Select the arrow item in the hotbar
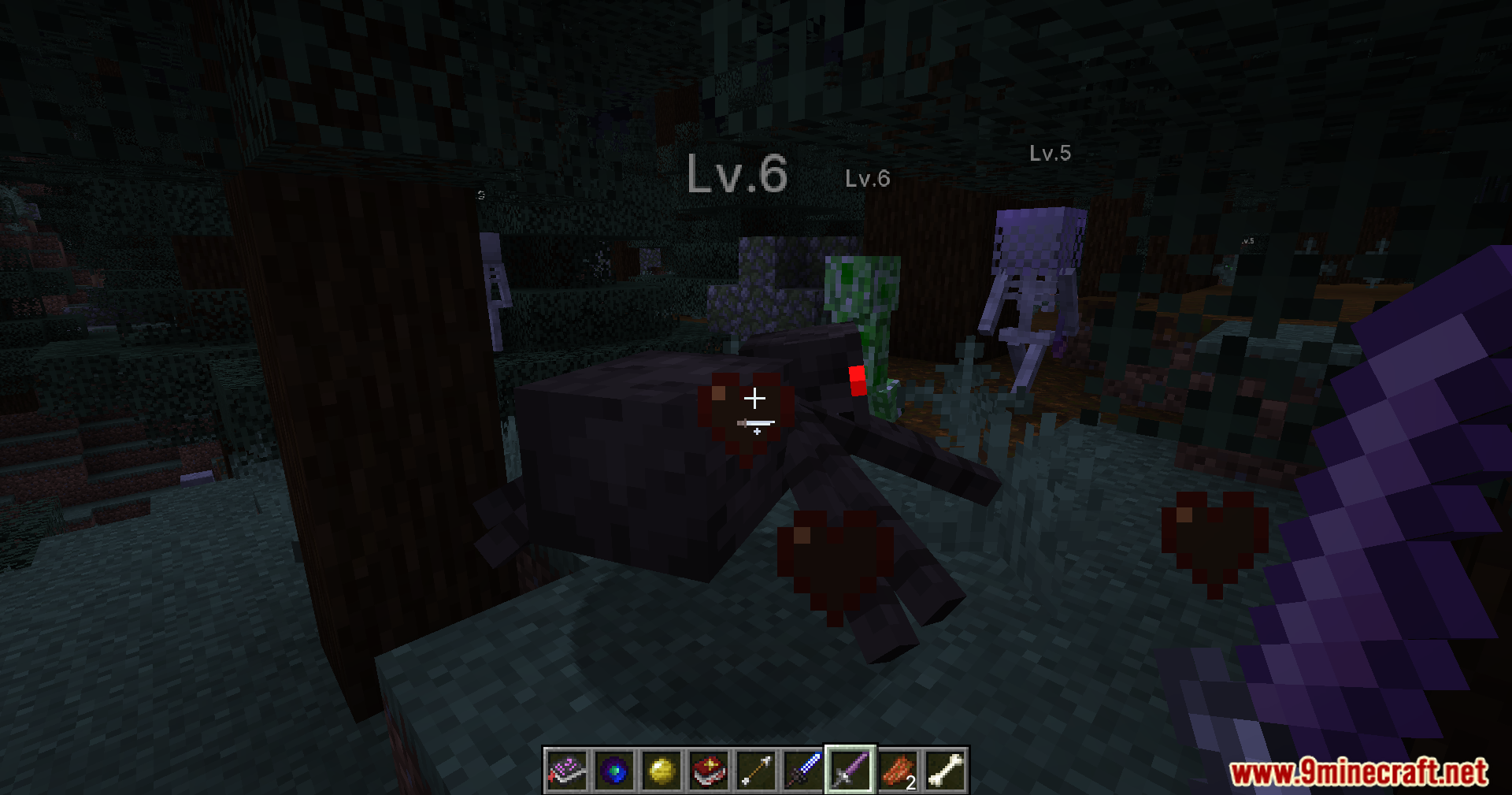Image resolution: width=1512 pixels, height=795 pixels. point(757,771)
